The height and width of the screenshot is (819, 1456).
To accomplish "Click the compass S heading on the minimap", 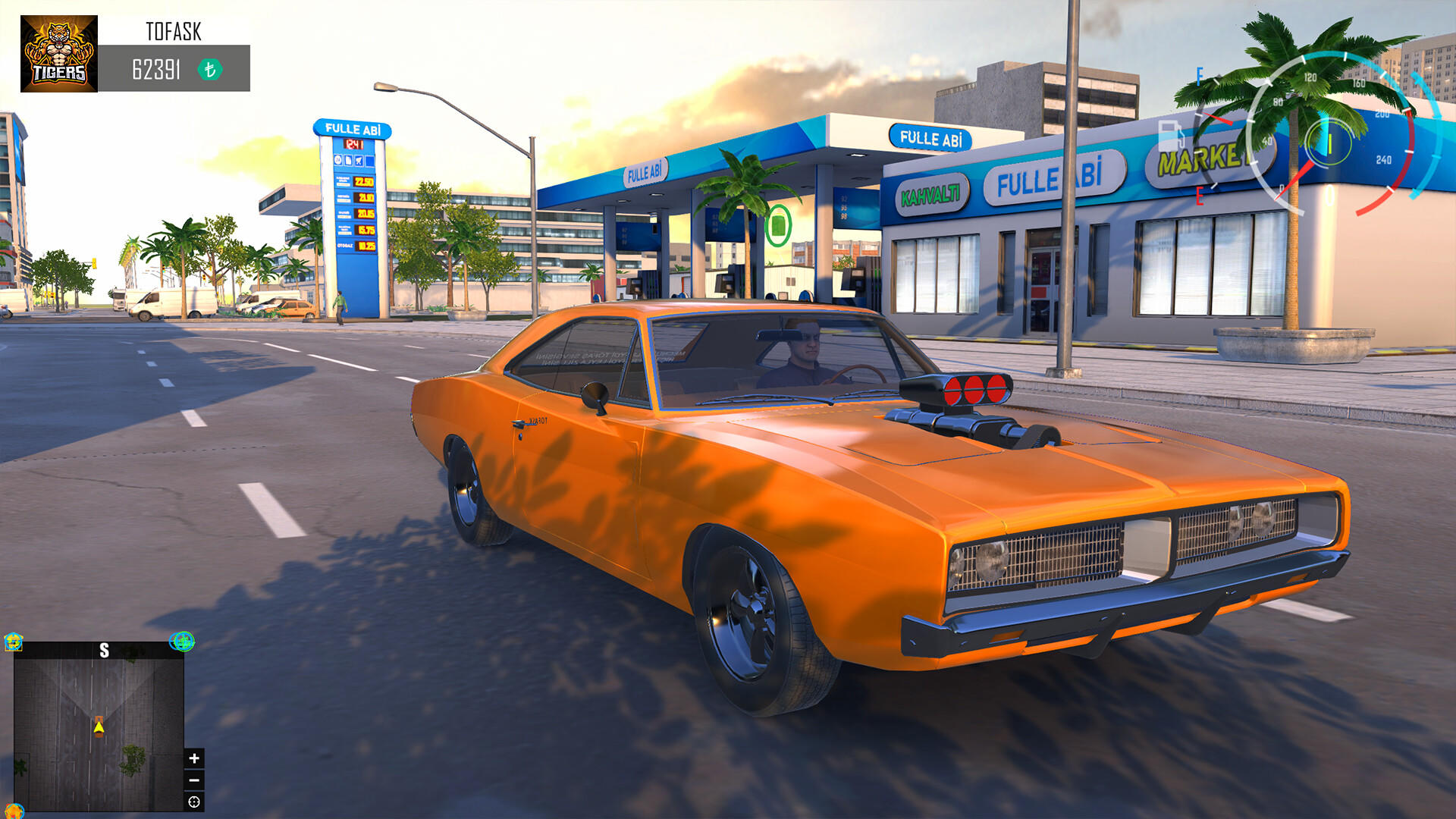I will [x=104, y=649].
